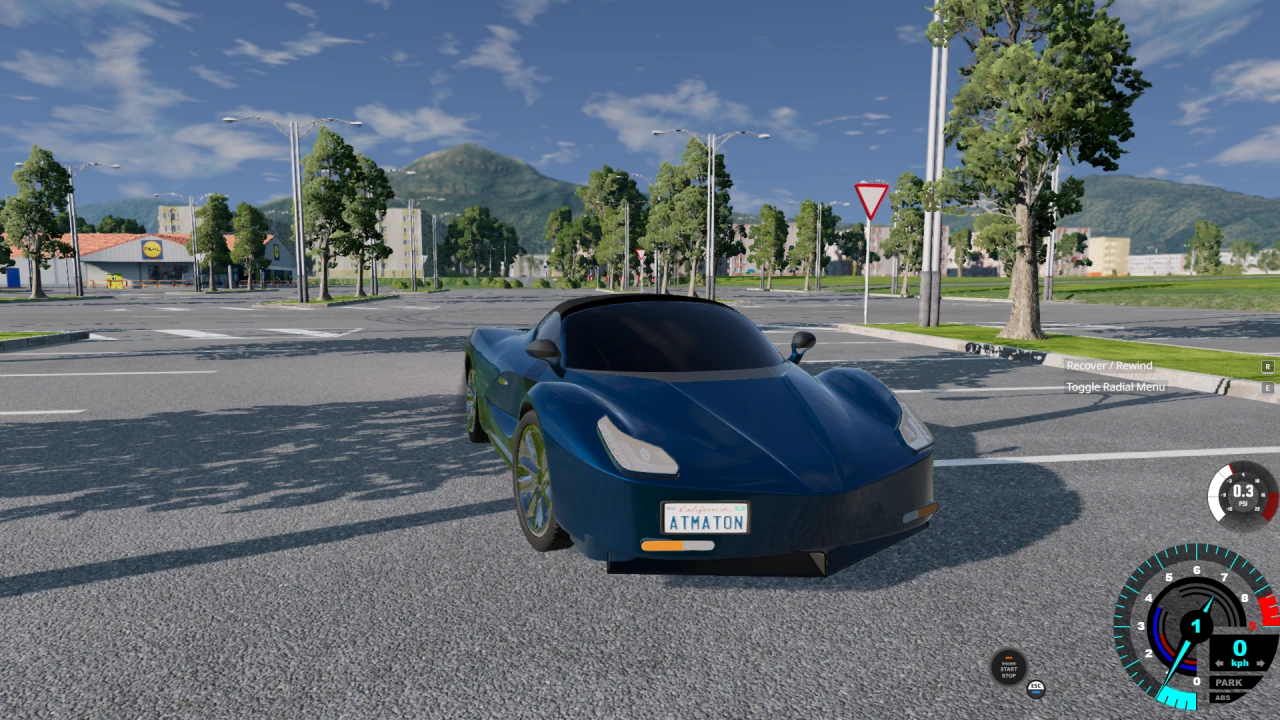Click the orange light on the START STOP button
Image resolution: width=1280 pixels, height=720 pixels.
(1008, 656)
